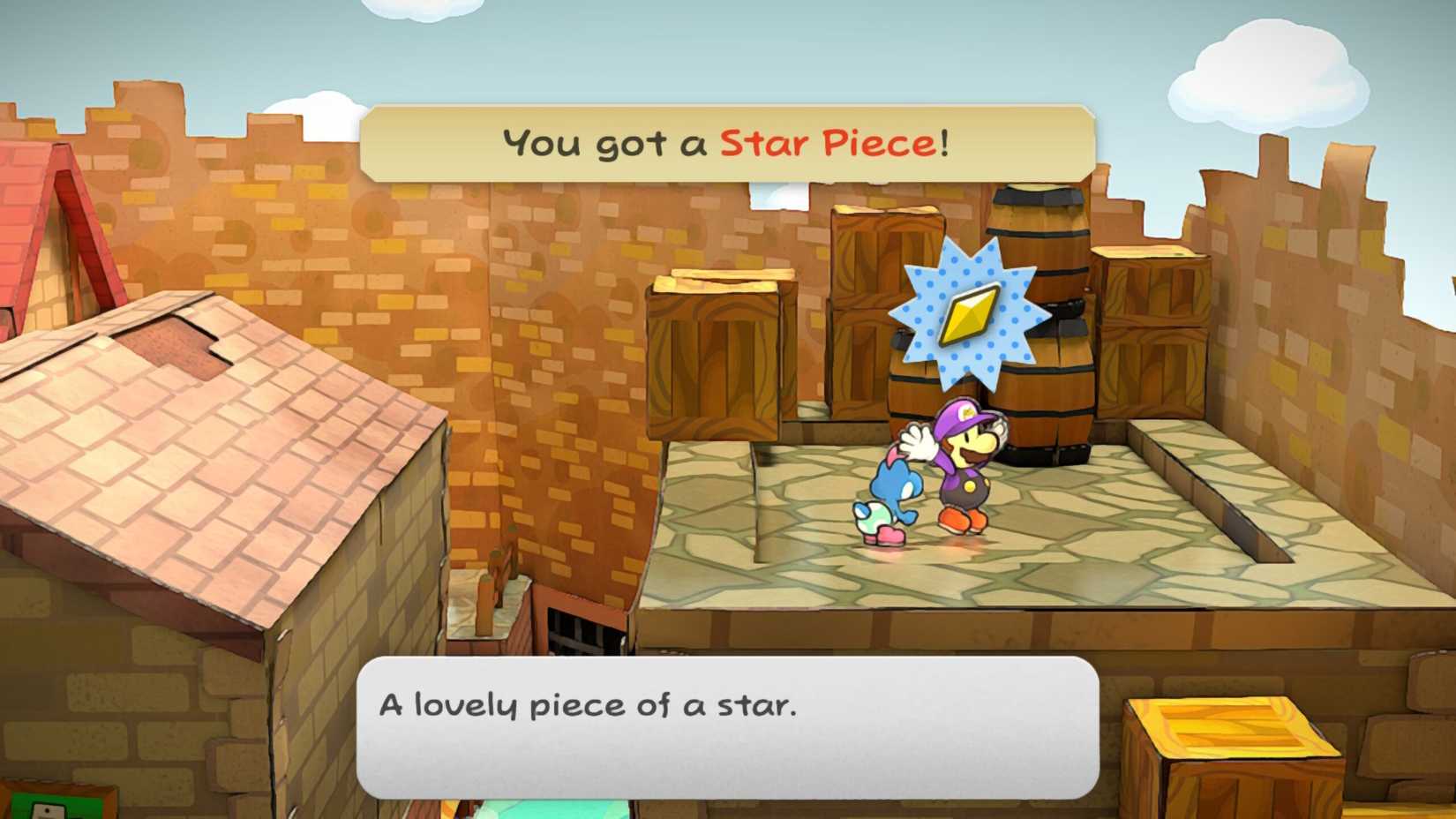Click the red 'Star Piece' text in the banner

pos(834,141)
